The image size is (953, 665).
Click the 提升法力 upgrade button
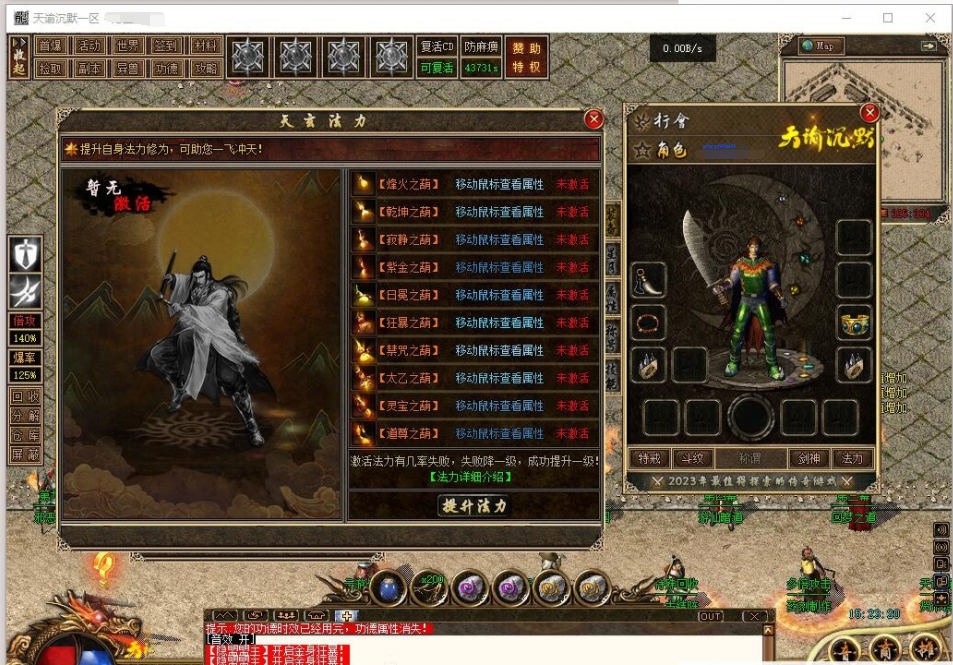[x=475, y=505]
